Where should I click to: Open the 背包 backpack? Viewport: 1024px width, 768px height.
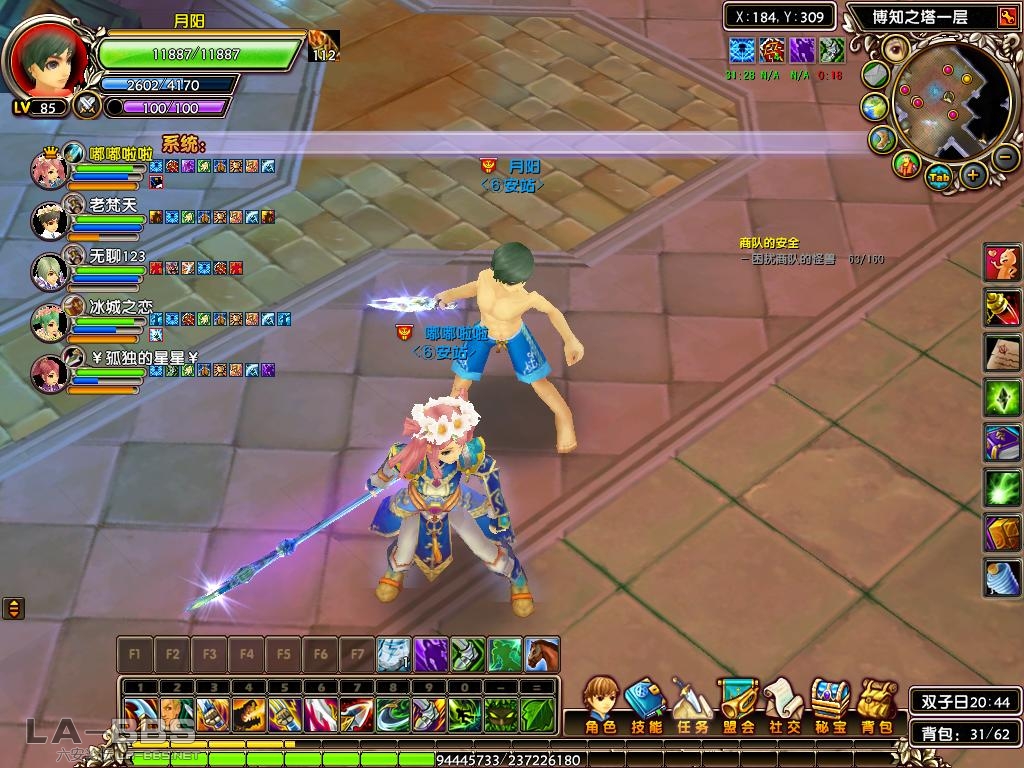click(x=877, y=705)
